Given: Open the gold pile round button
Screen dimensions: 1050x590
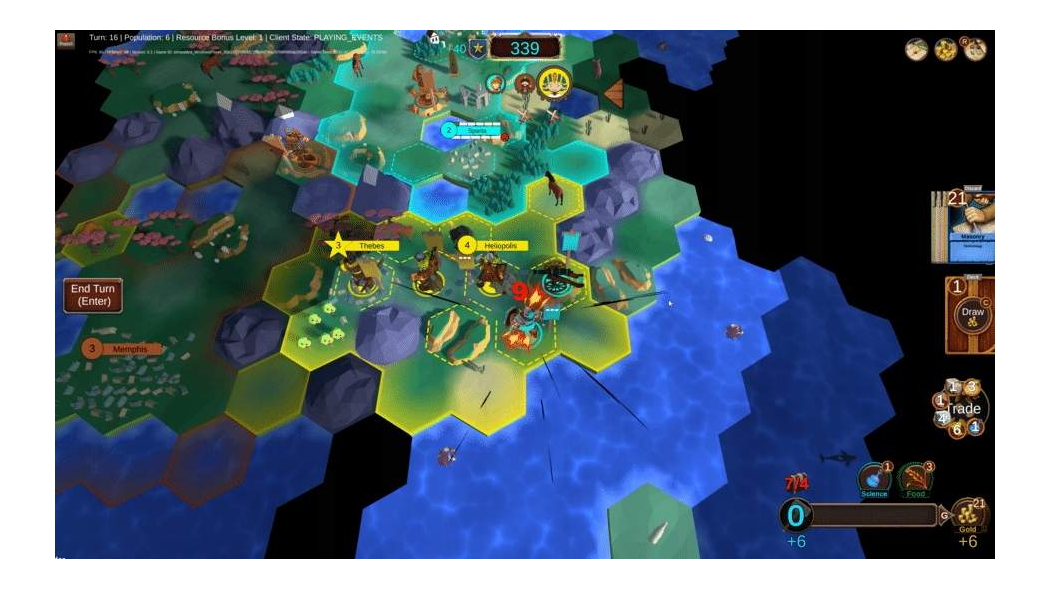Looking at the screenshot, I should (x=946, y=49).
